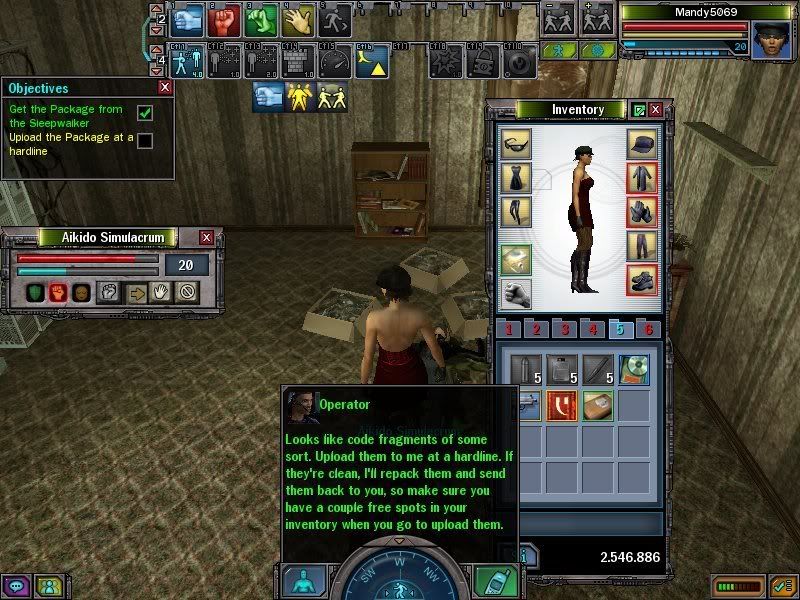Use the green grab hand ability
Image resolution: width=800 pixels, height=600 pixels.
point(261,18)
